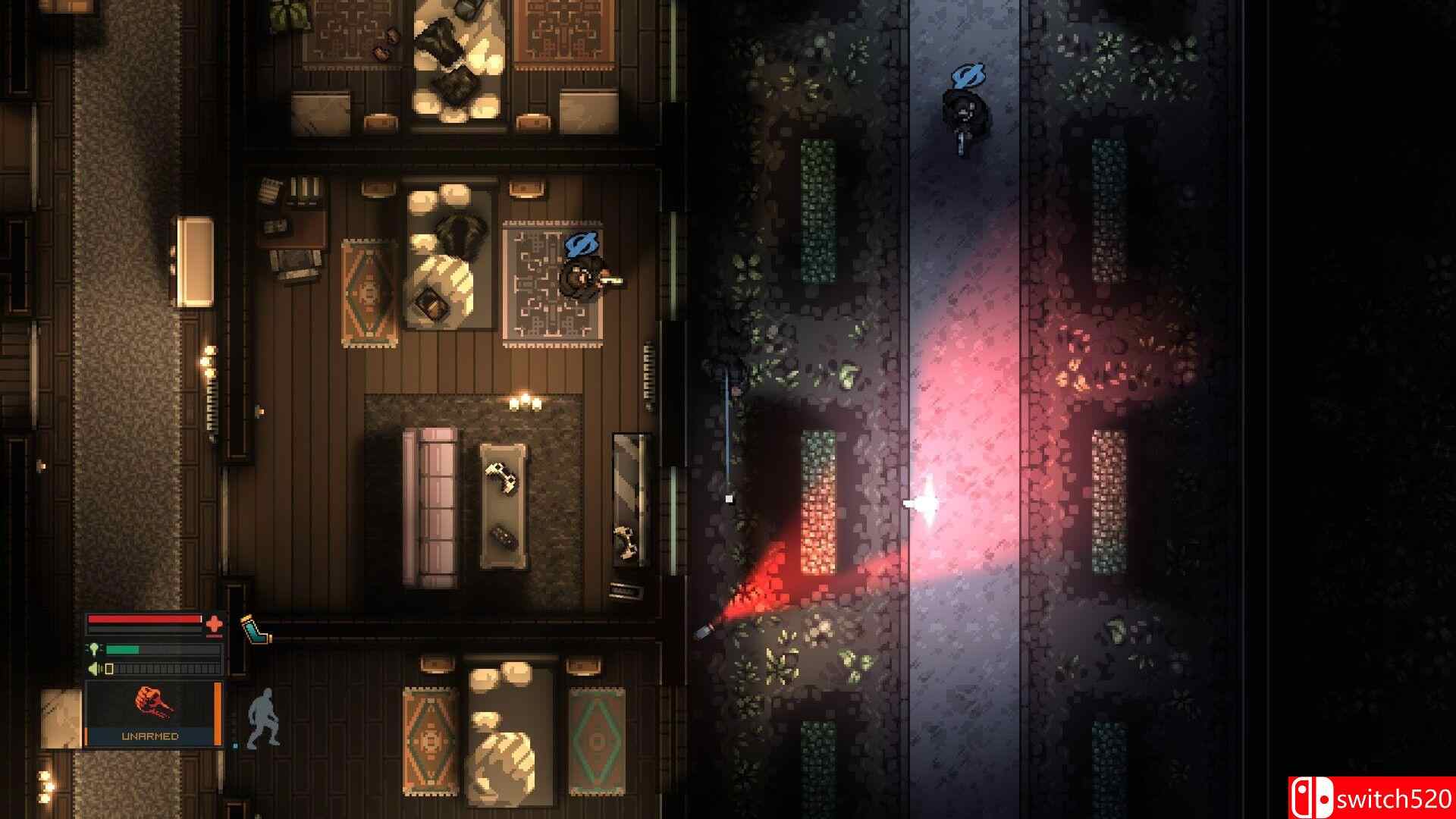Toggle the white outlined box on the noise meter

coord(109,669)
